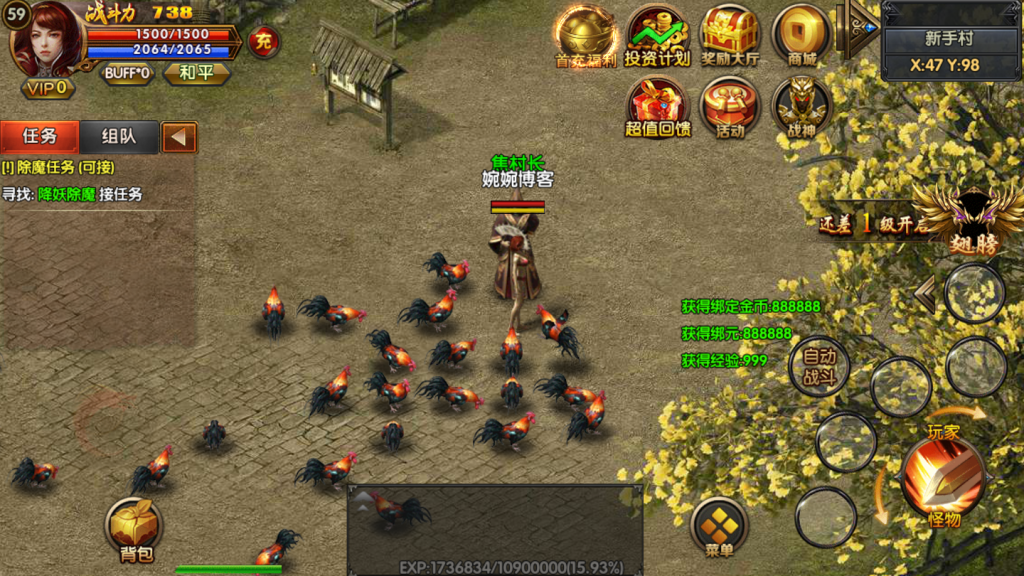Toggle 自动战斗 auto battle
Viewport: 1024px width, 576px height.
(819, 367)
